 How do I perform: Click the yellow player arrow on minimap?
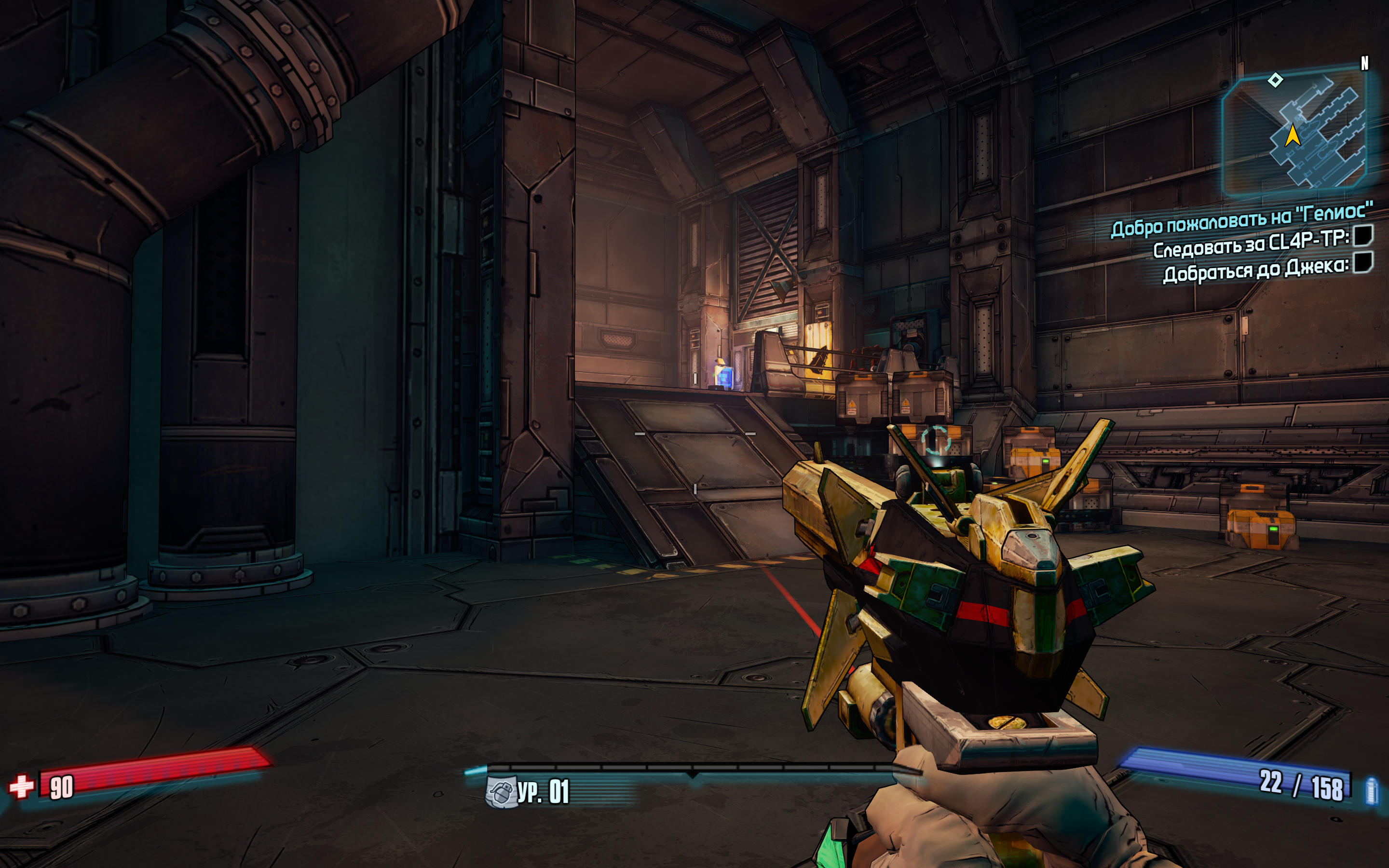[1293, 136]
